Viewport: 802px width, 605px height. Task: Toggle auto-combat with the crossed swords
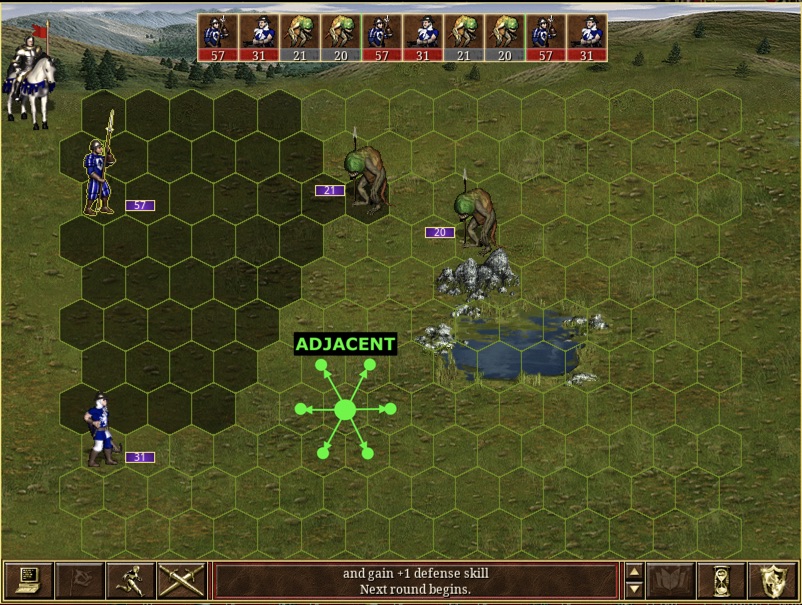181,581
